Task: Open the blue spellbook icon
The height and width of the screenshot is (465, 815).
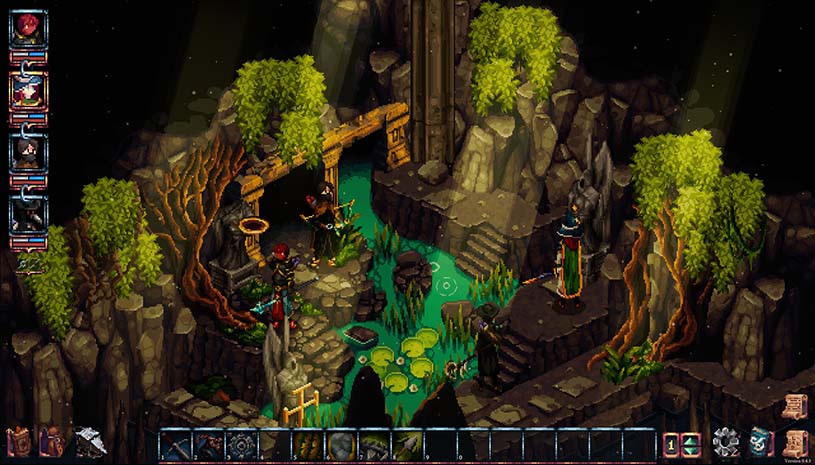Action: pyautogui.click(x=761, y=441)
